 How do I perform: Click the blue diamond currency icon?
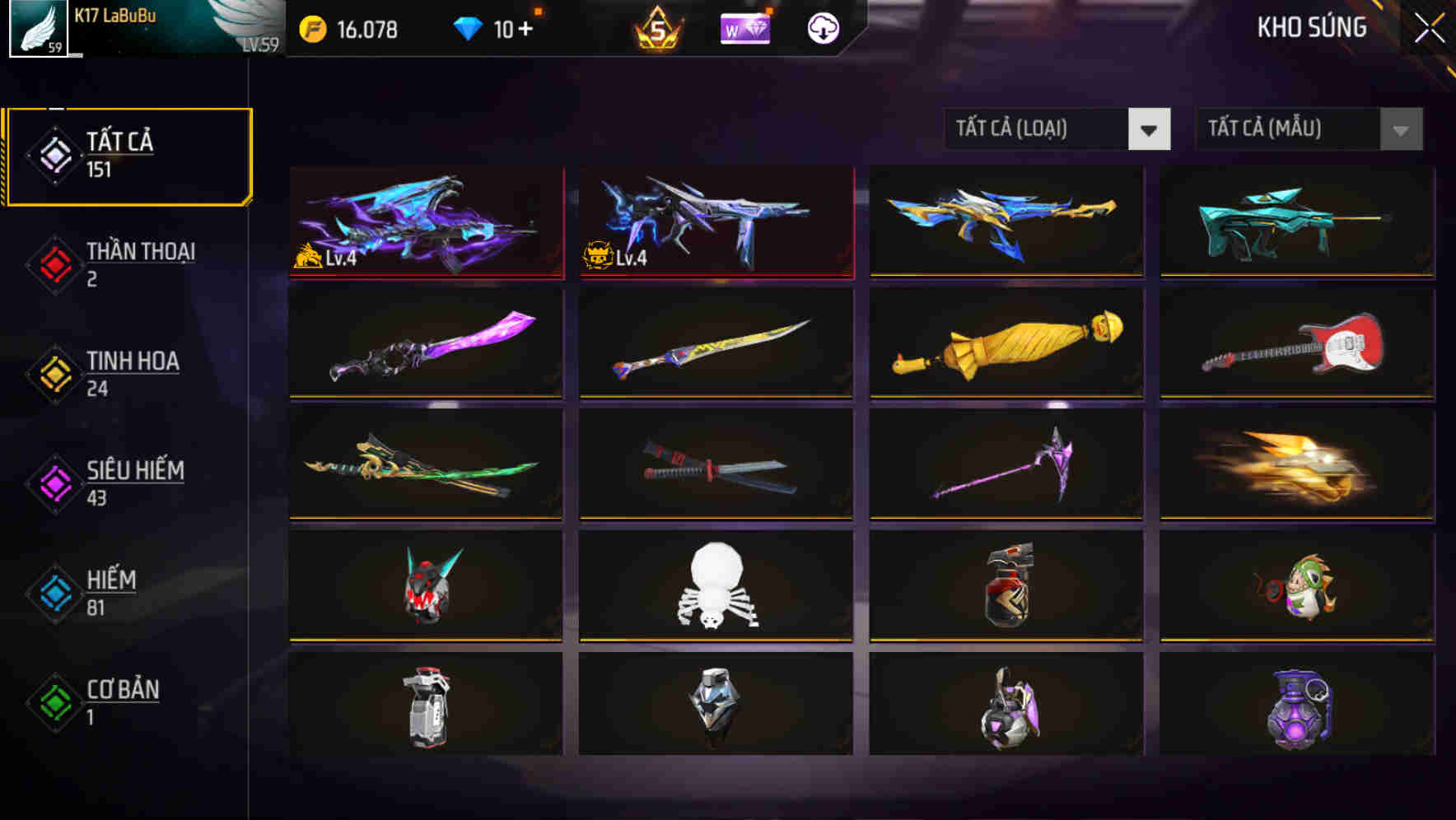(469, 27)
